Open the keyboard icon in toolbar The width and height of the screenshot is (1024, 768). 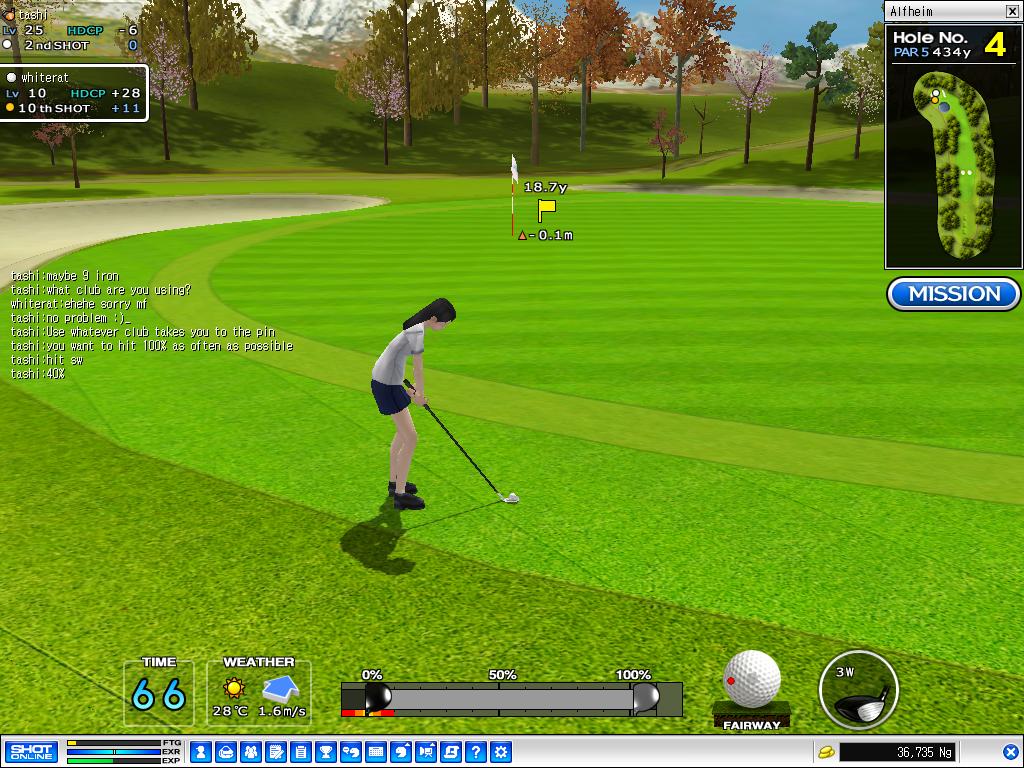[376, 751]
